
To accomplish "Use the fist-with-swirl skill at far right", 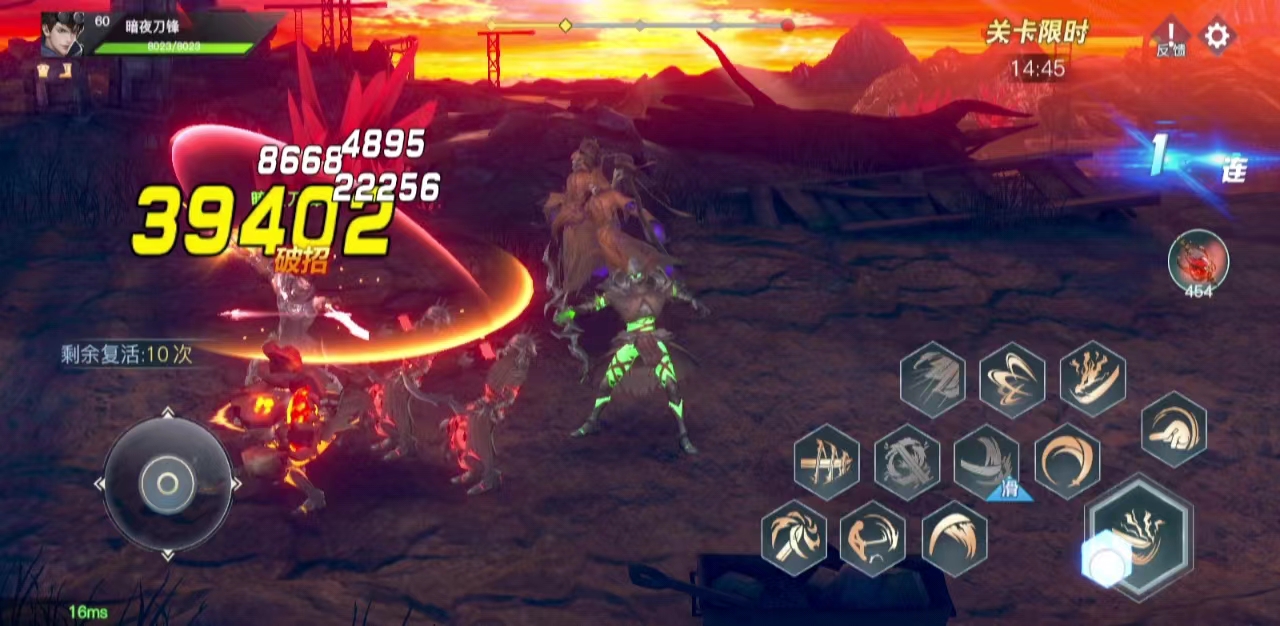I will pos(1174,429).
